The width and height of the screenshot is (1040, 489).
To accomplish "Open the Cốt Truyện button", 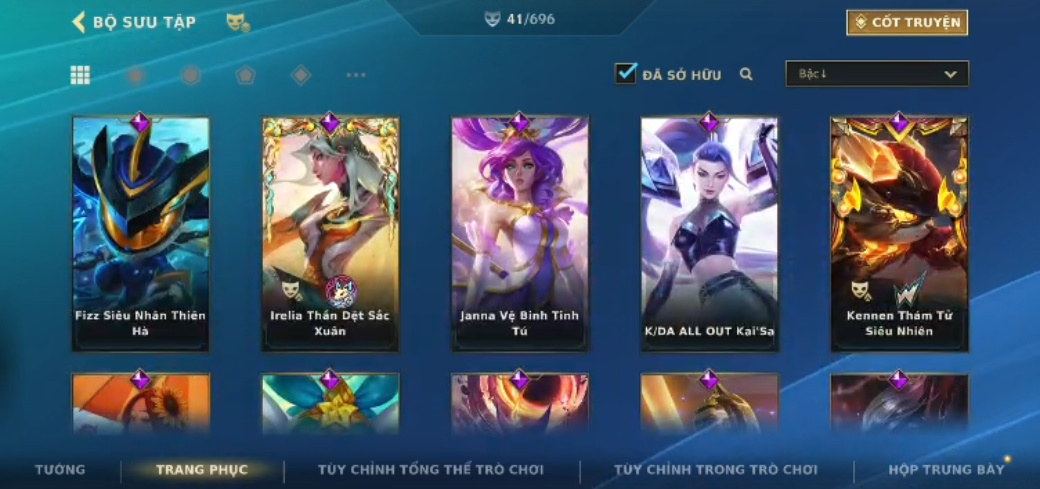I will pos(907,22).
